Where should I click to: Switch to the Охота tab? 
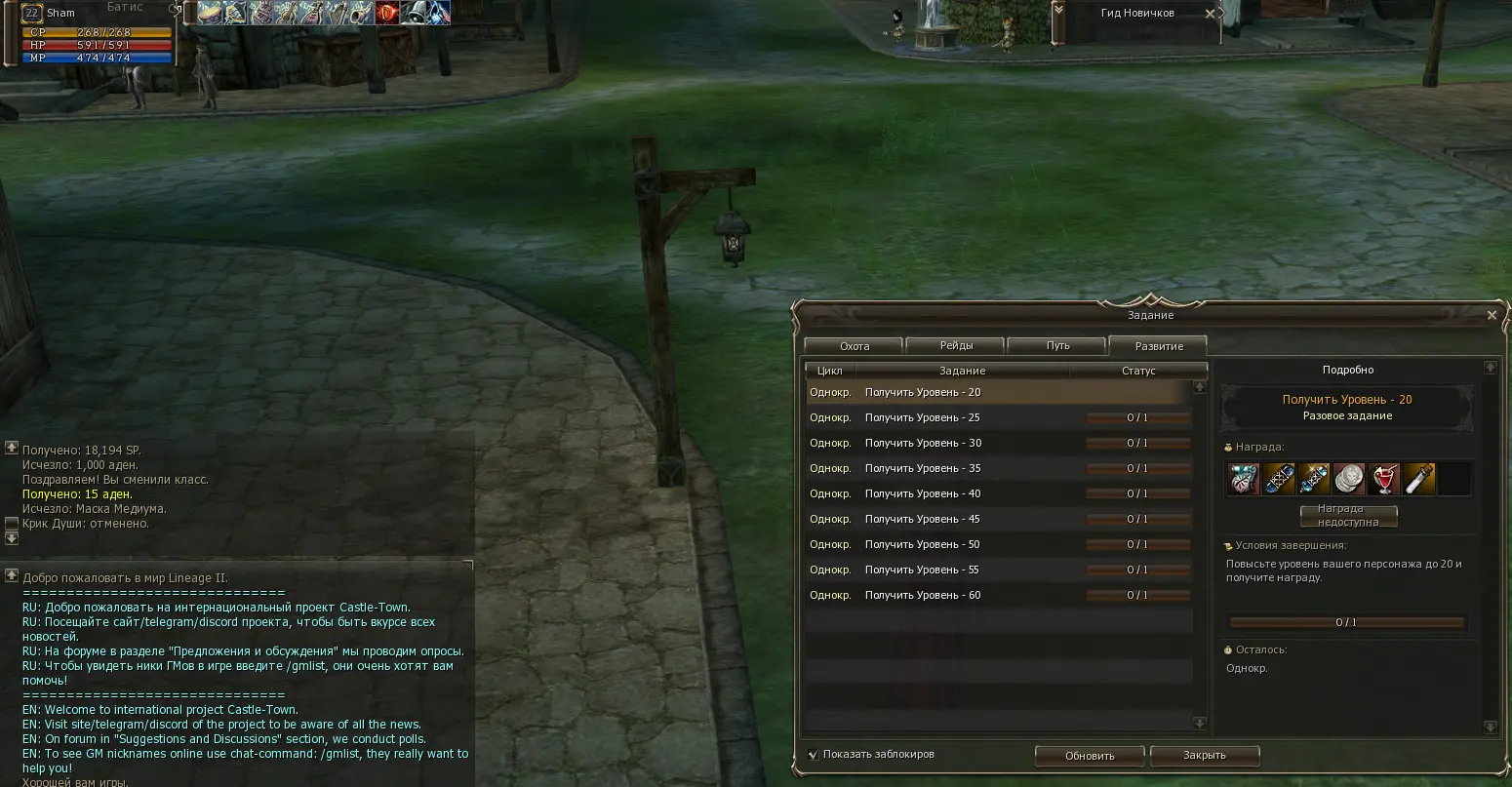pyautogui.click(x=854, y=346)
